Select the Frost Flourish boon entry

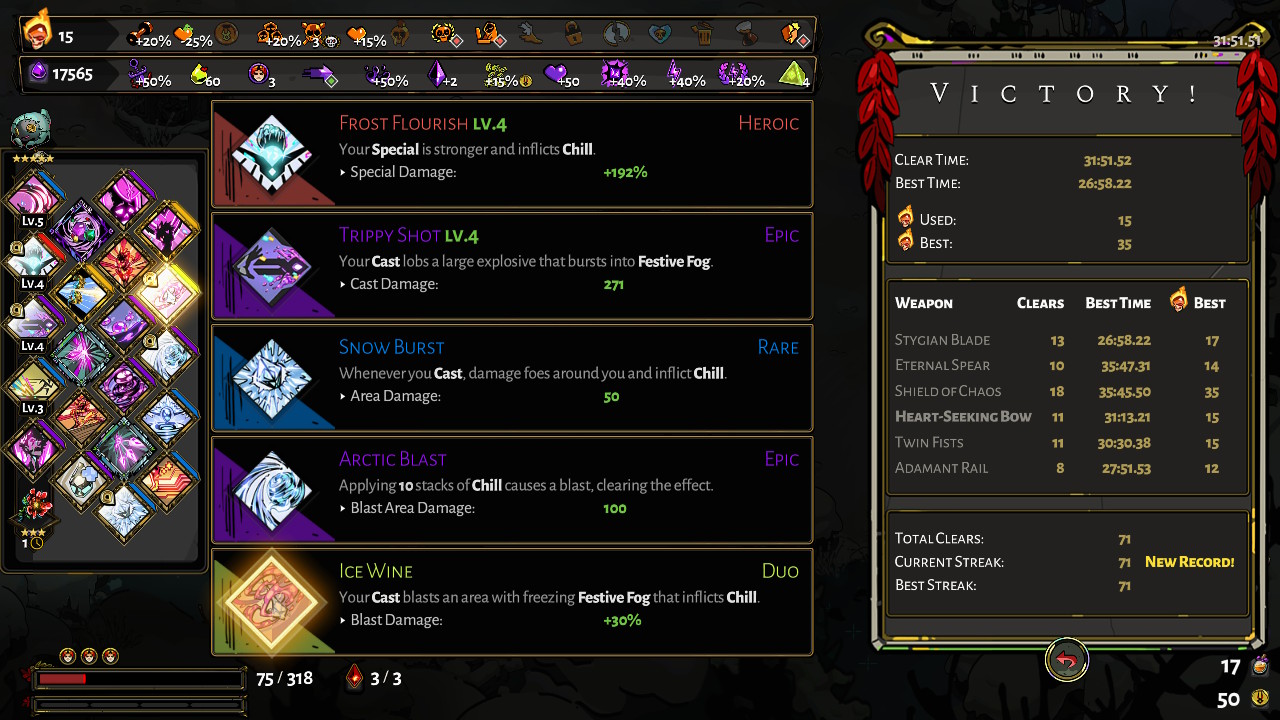click(x=512, y=154)
